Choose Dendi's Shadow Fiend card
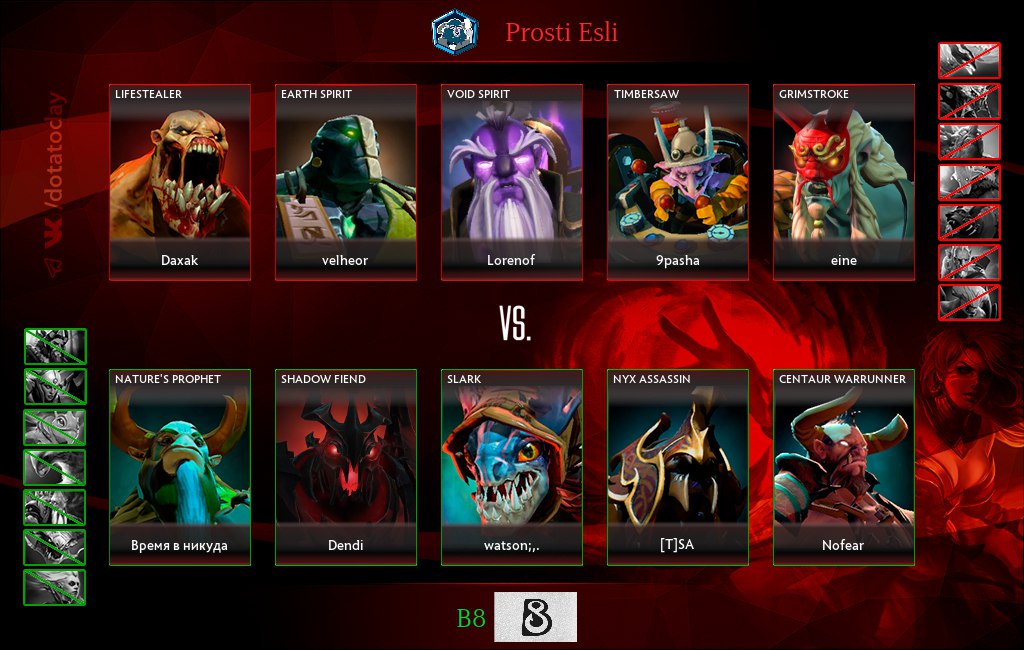Viewport: 1024px width, 650px height. (x=346, y=467)
